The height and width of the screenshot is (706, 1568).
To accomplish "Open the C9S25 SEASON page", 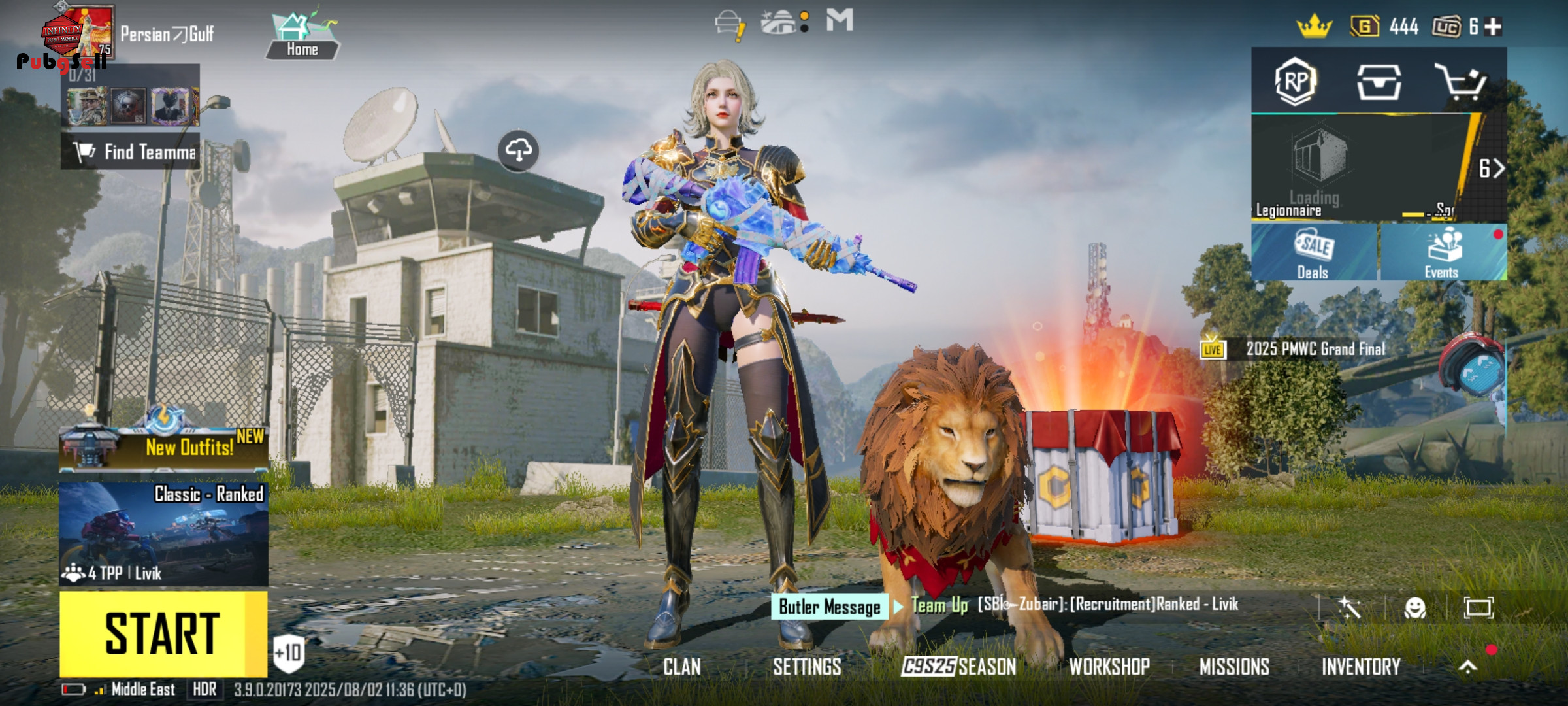I will (958, 667).
